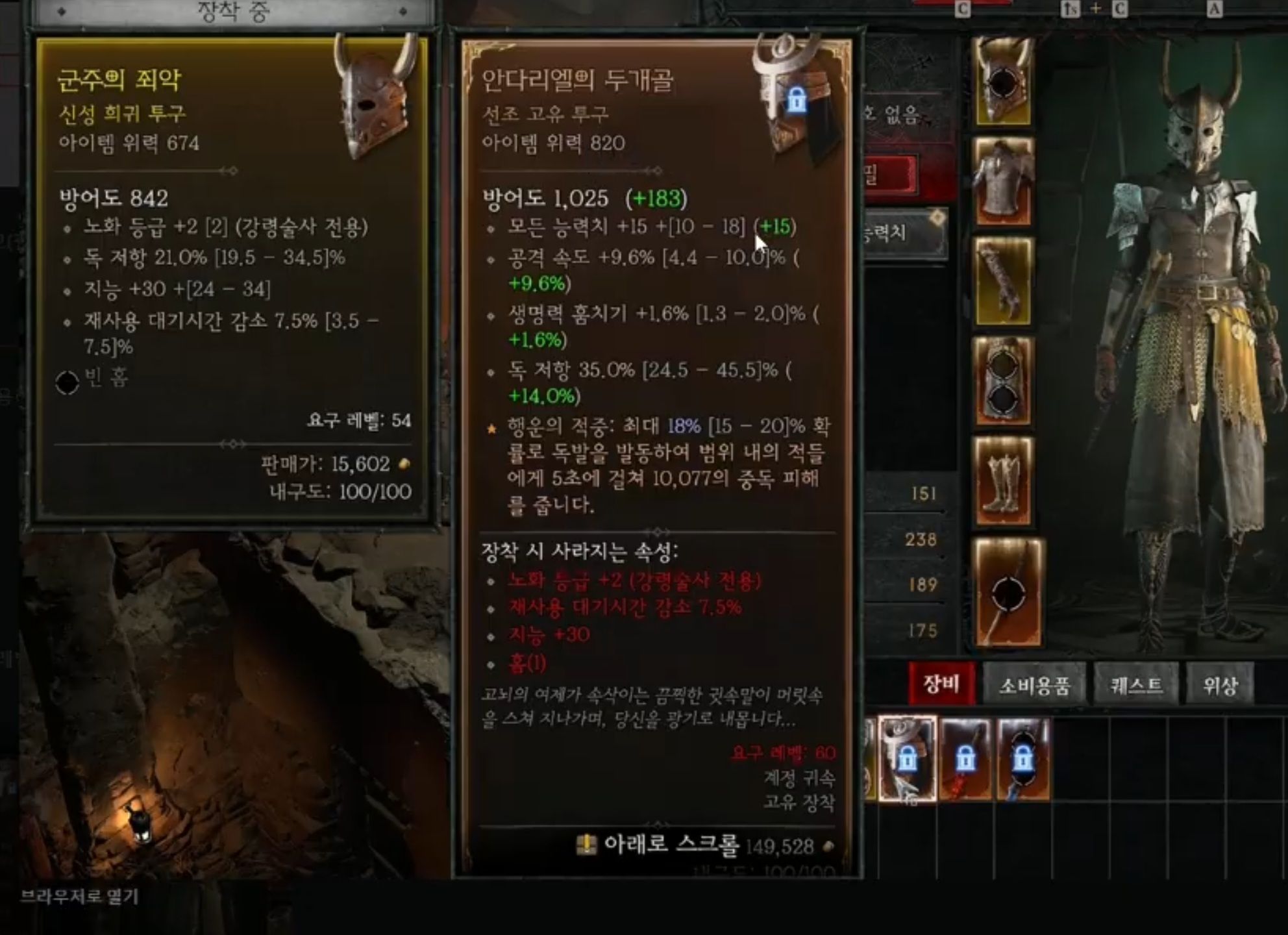Click the diamond expander beside 장착 중 header

(60, 10)
